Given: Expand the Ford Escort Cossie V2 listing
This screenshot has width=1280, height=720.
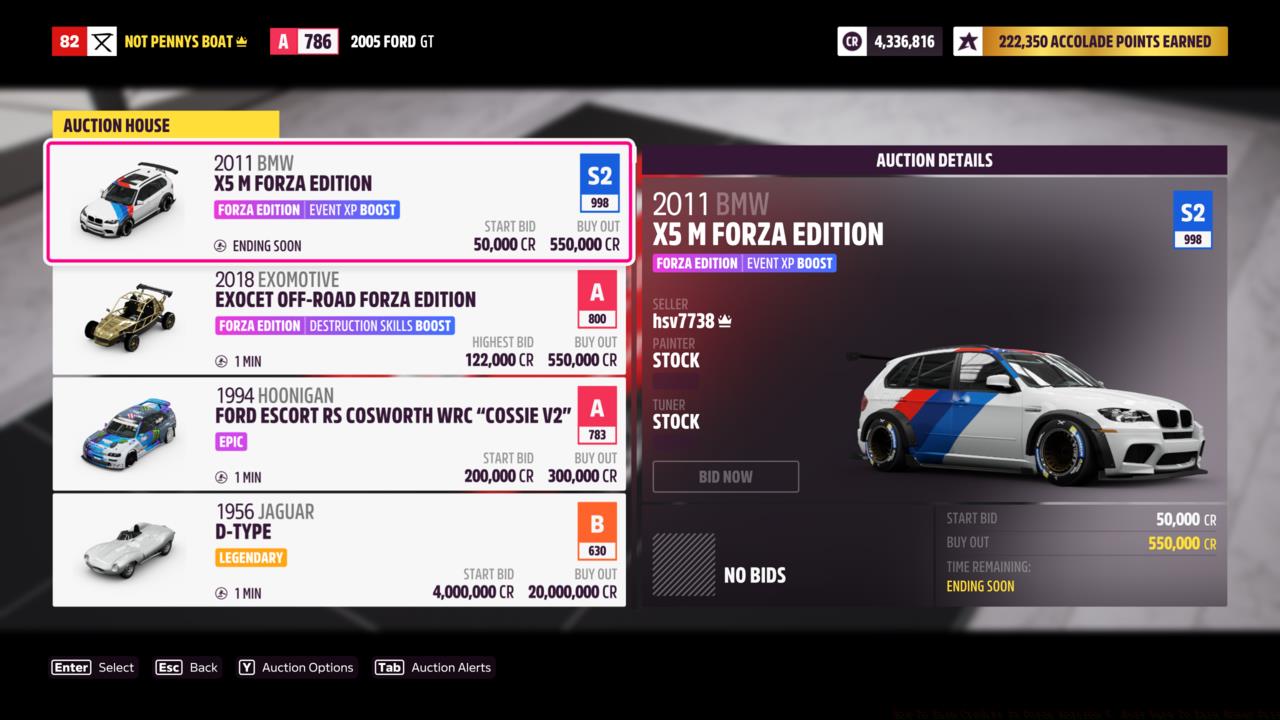Looking at the screenshot, I should point(340,434).
